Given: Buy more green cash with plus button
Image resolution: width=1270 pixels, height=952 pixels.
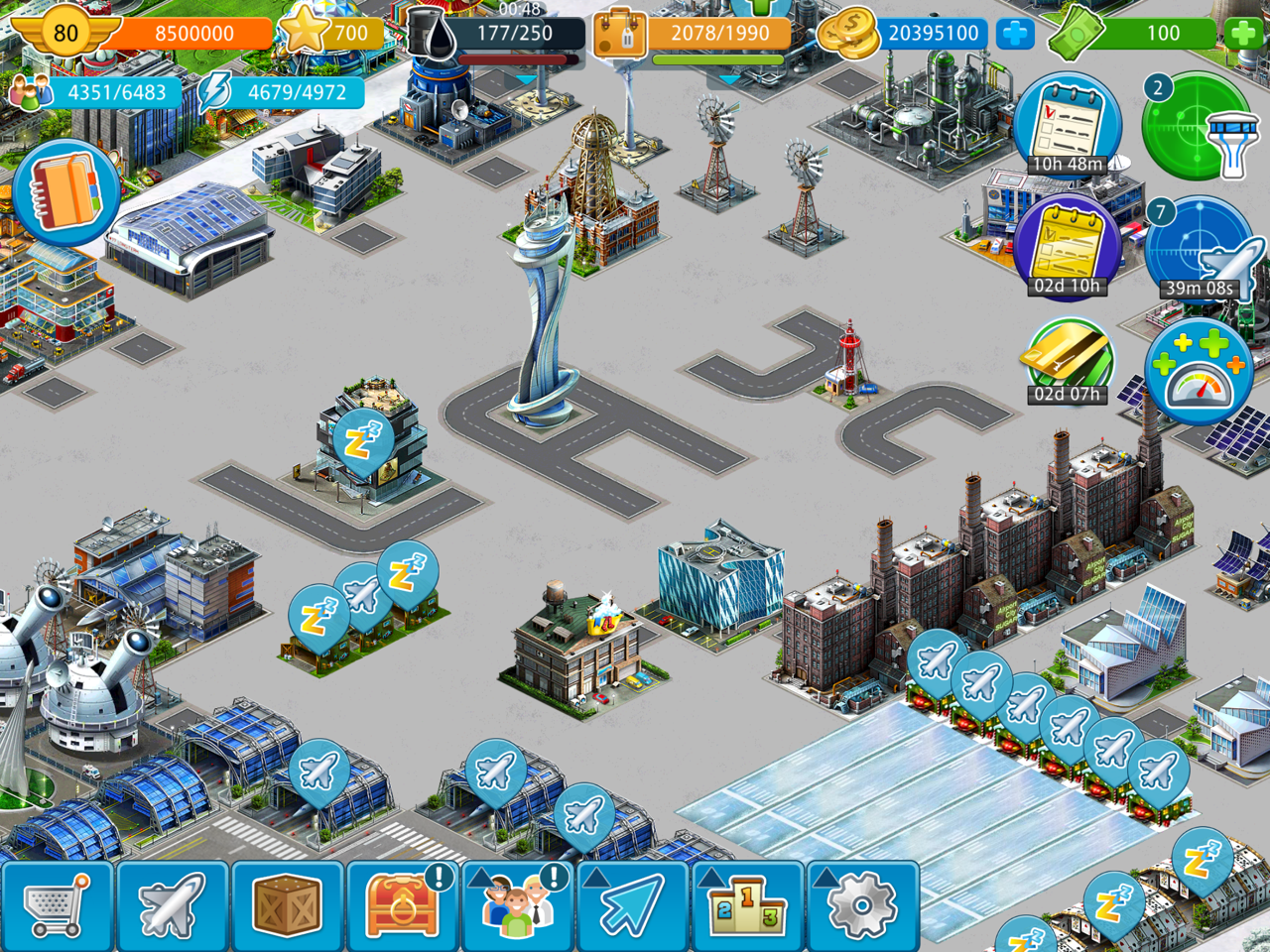Looking at the screenshot, I should (x=1242, y=34).
